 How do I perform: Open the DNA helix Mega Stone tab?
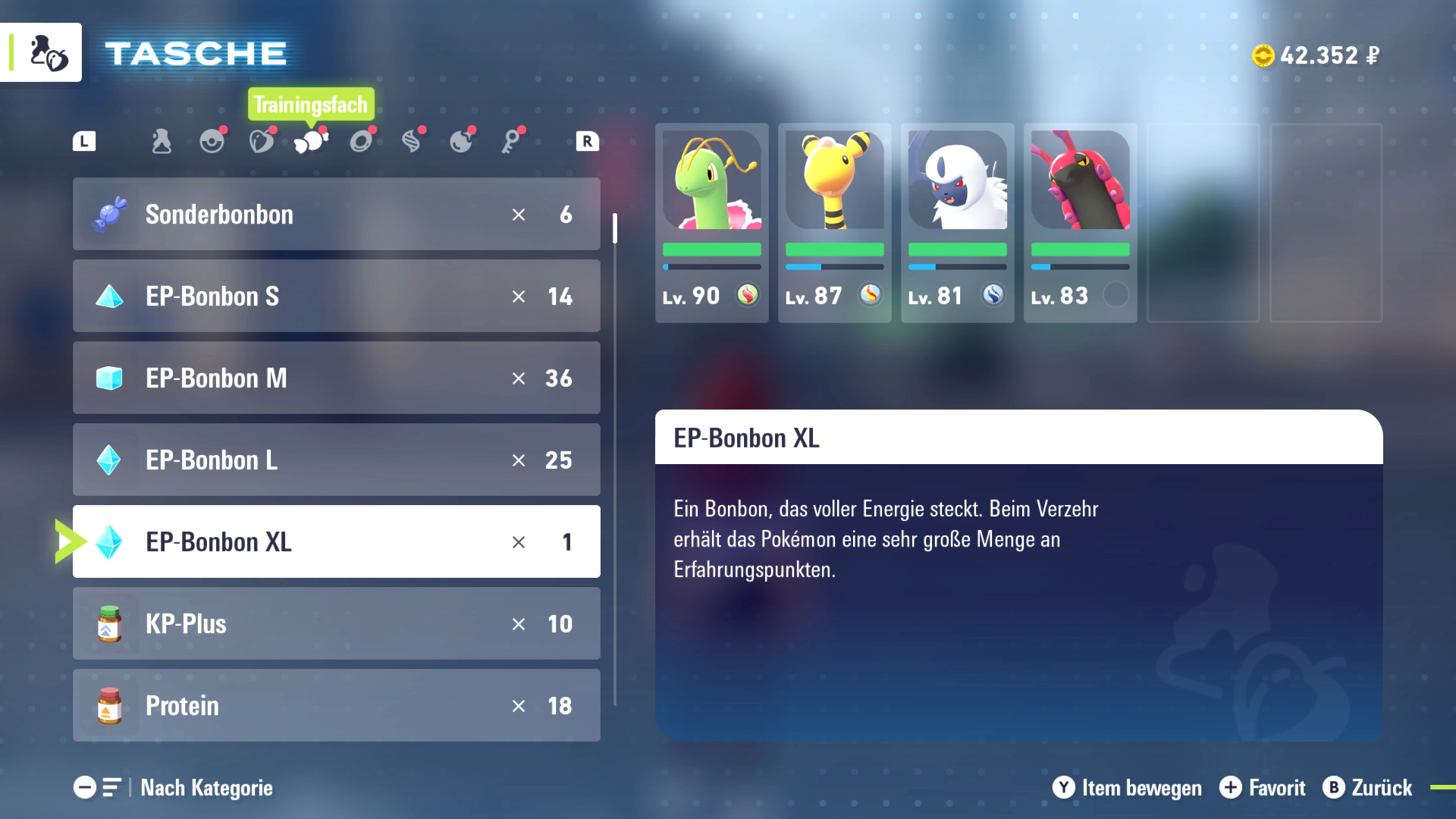pos(411,142)
